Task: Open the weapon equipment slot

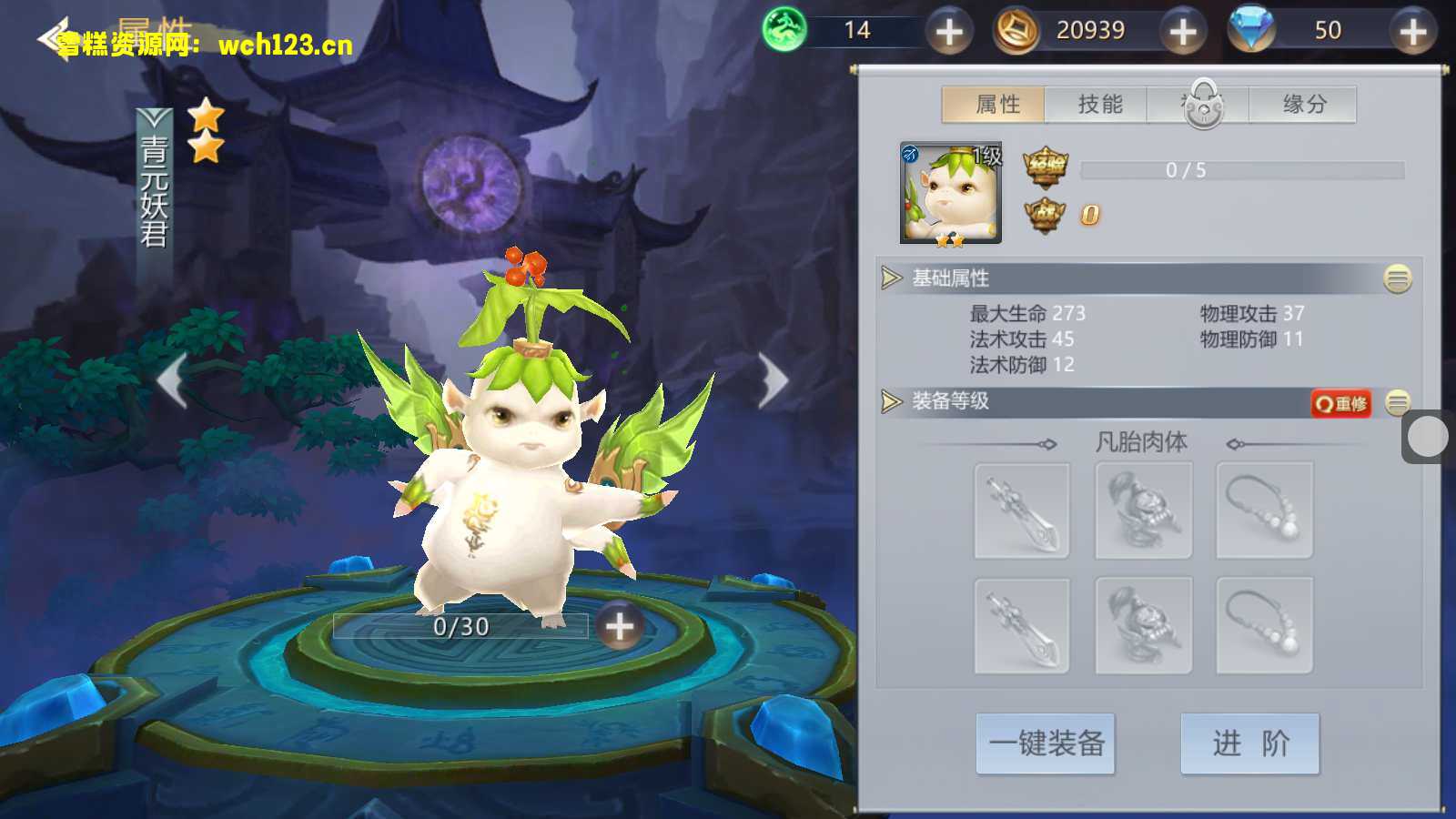Action: coord(1022,510)
